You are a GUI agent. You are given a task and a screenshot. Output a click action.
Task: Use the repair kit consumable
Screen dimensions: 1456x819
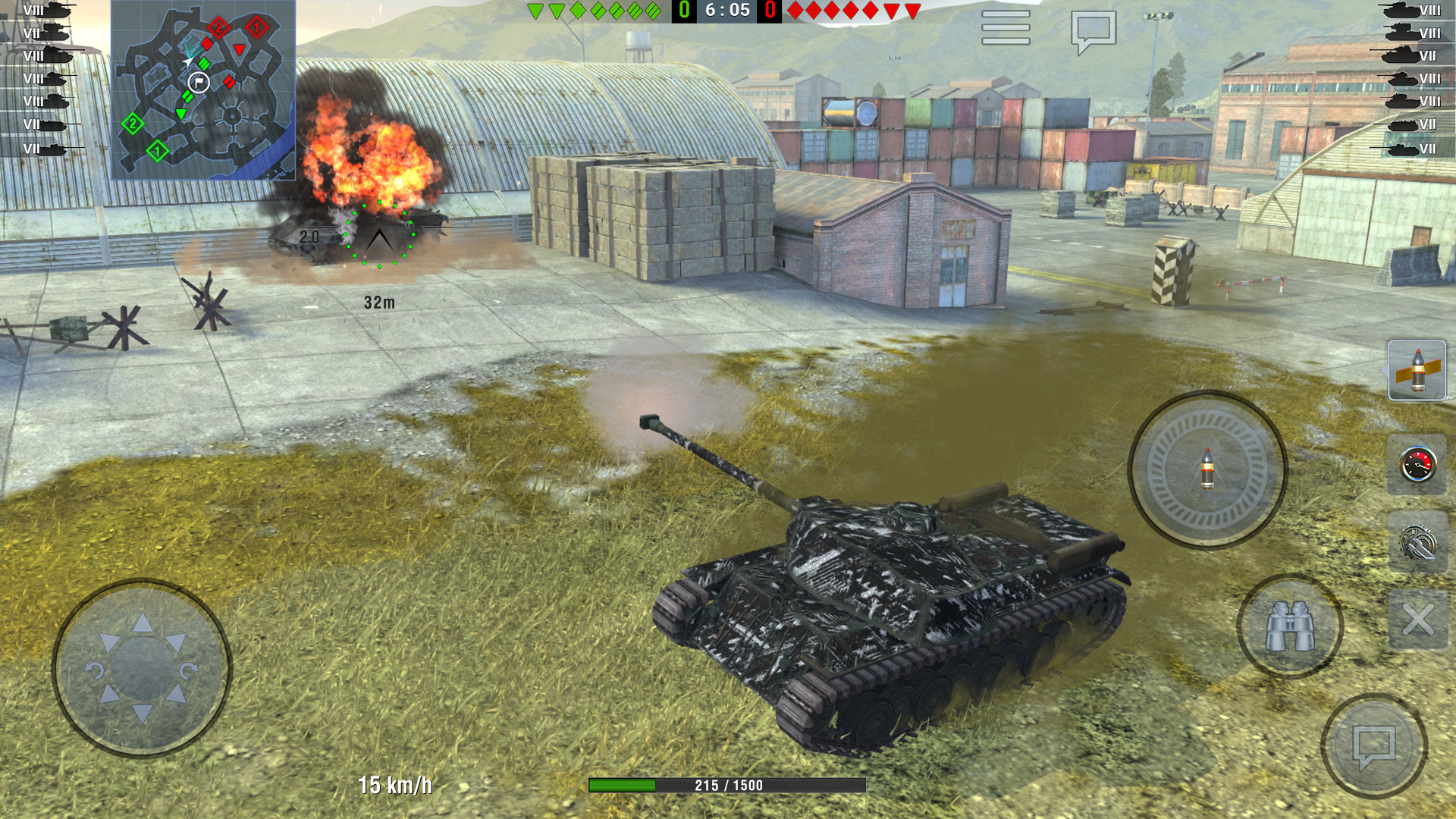[x=1417, y=543]
